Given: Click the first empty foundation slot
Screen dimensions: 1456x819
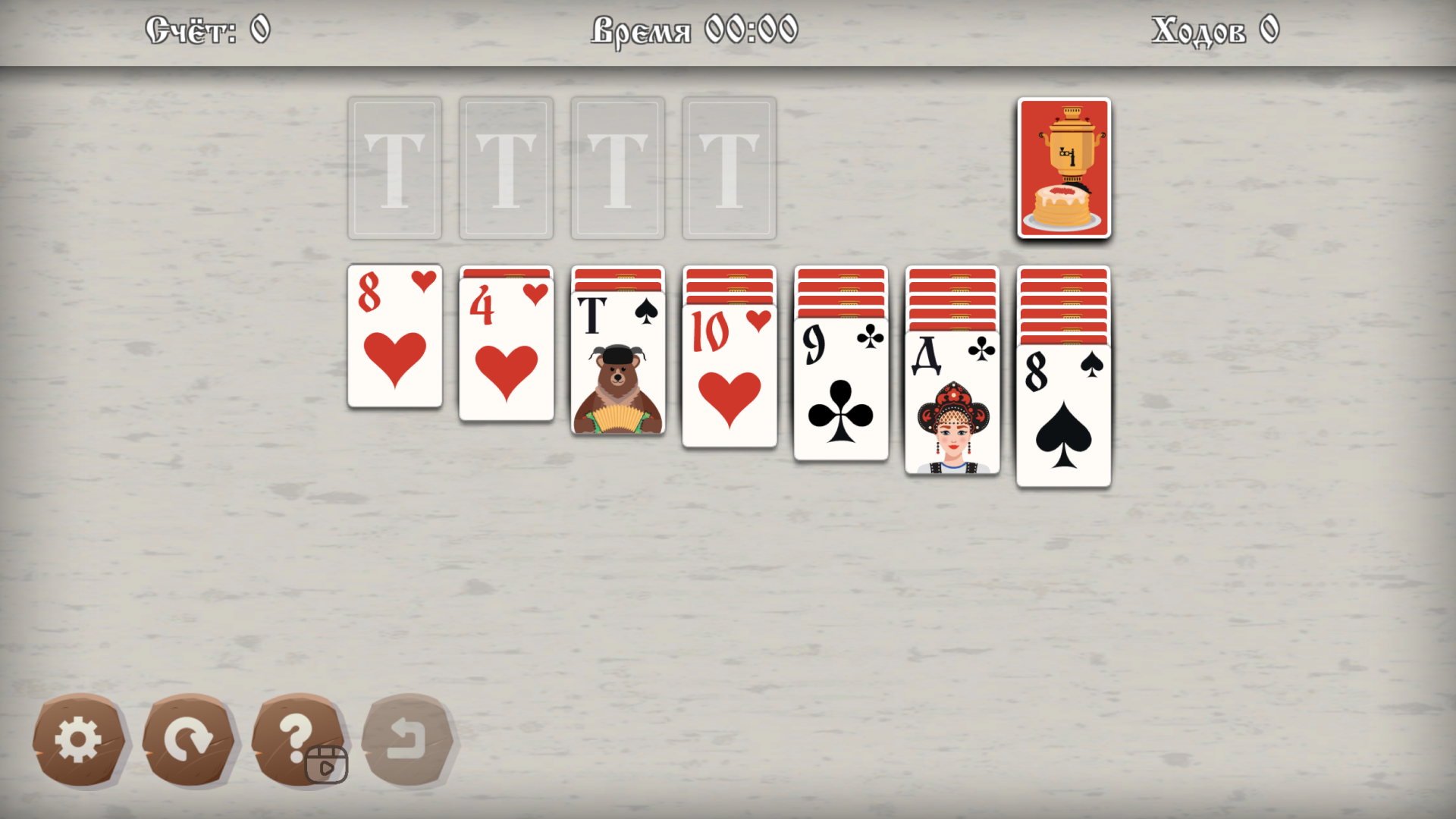Looking at the screenshot, I should click(x=394, y=167).
